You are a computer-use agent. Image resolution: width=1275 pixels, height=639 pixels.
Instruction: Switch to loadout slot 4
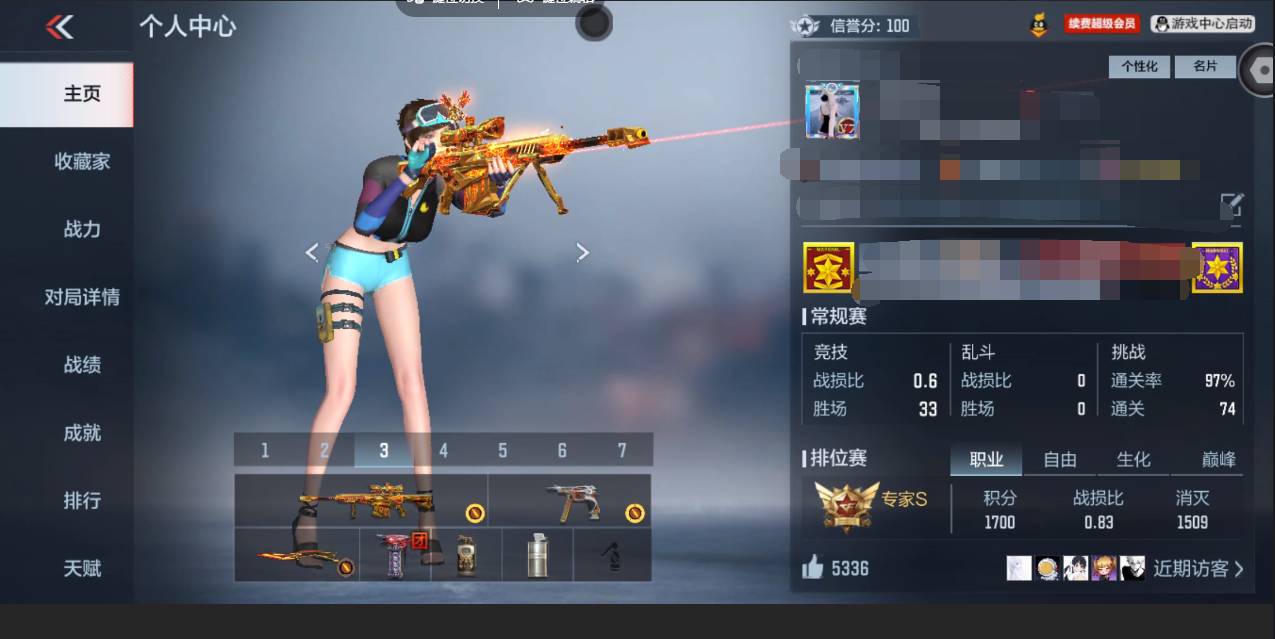[x=443, y=451]
